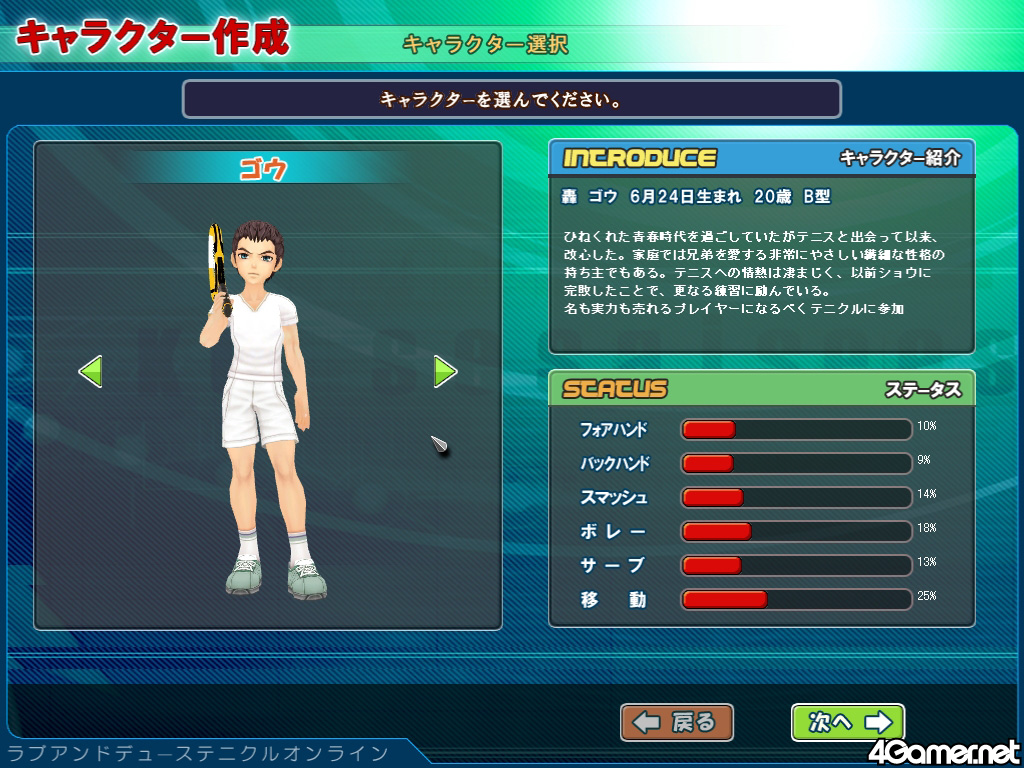This screenshot has width=1024, height=768.
Task: Go back with the 戻る button
Action: [x=677, y=722]
